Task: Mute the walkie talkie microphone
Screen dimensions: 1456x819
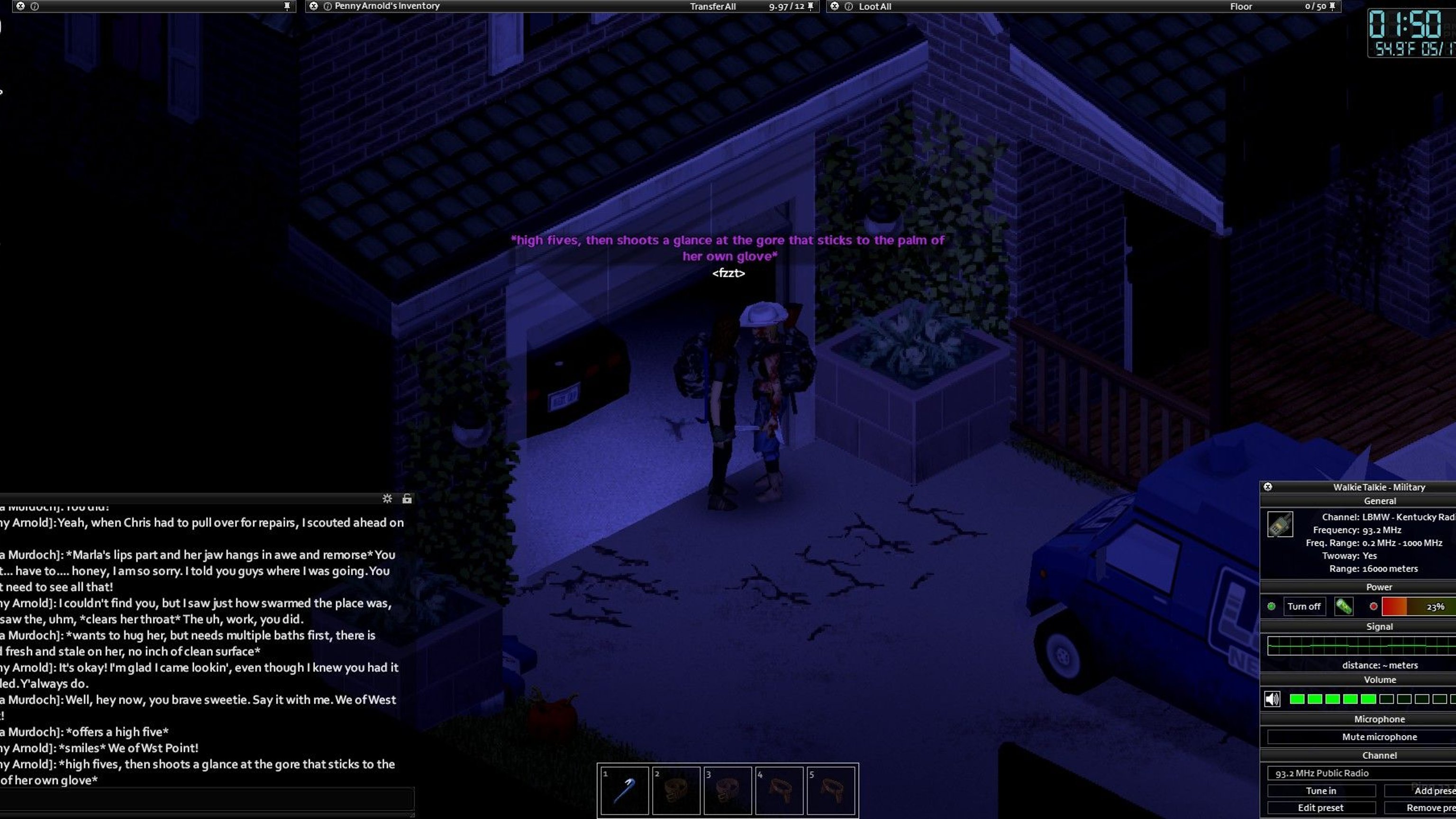Action: pos(1379,737)
